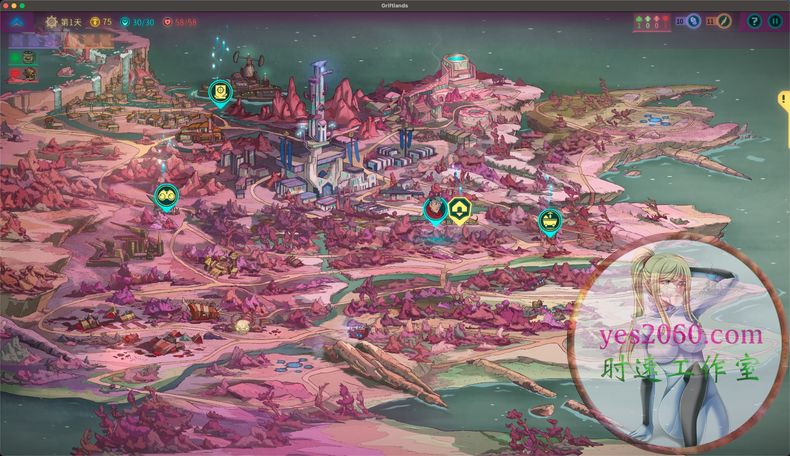Image resolution: width=790 pixels, height=456 pixels.
Task: Travel to the binoculars map marker
Action: (x=165, y=197)
